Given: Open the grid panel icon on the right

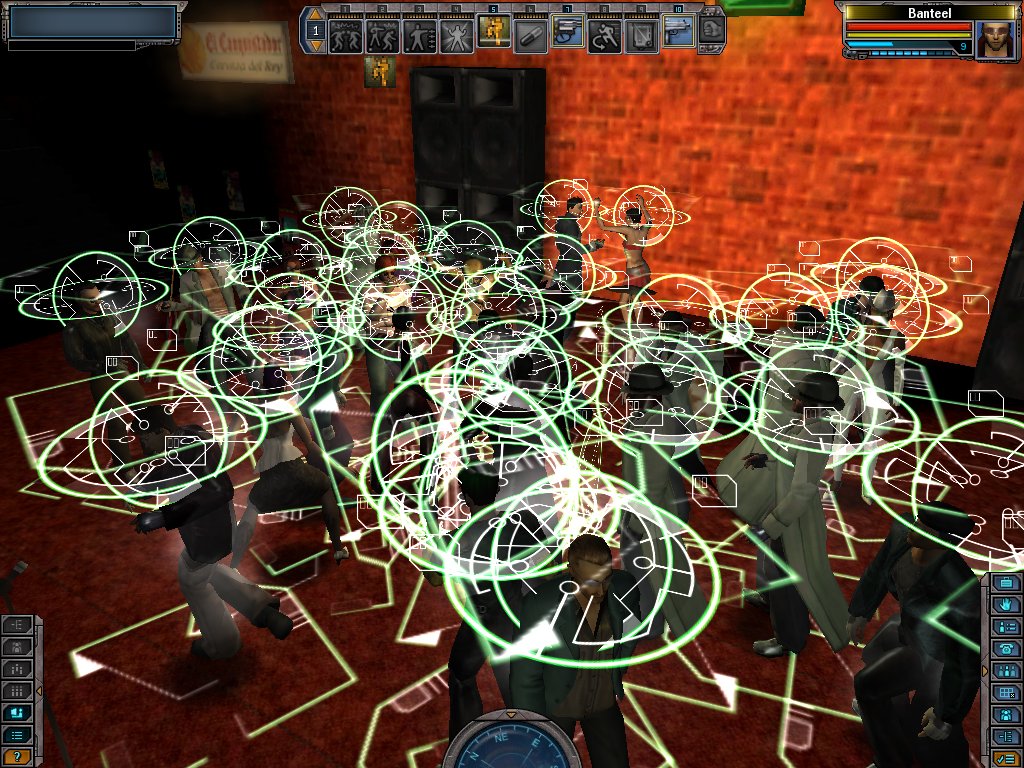Looking at the screenshot, I should pyautogui.click(x=1006, y=693).
